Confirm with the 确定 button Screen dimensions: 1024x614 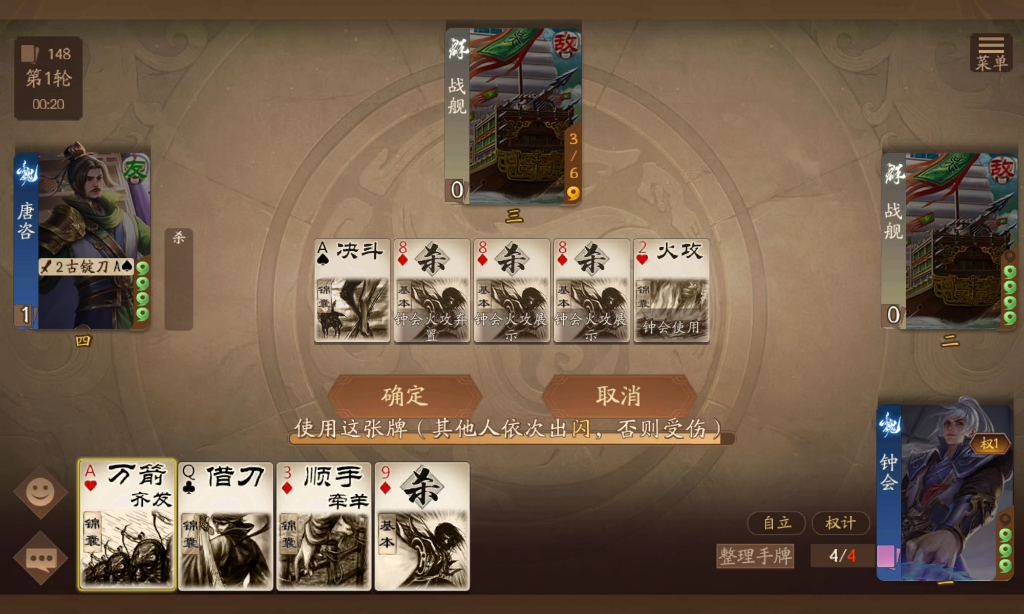click(x=405, y=395)
